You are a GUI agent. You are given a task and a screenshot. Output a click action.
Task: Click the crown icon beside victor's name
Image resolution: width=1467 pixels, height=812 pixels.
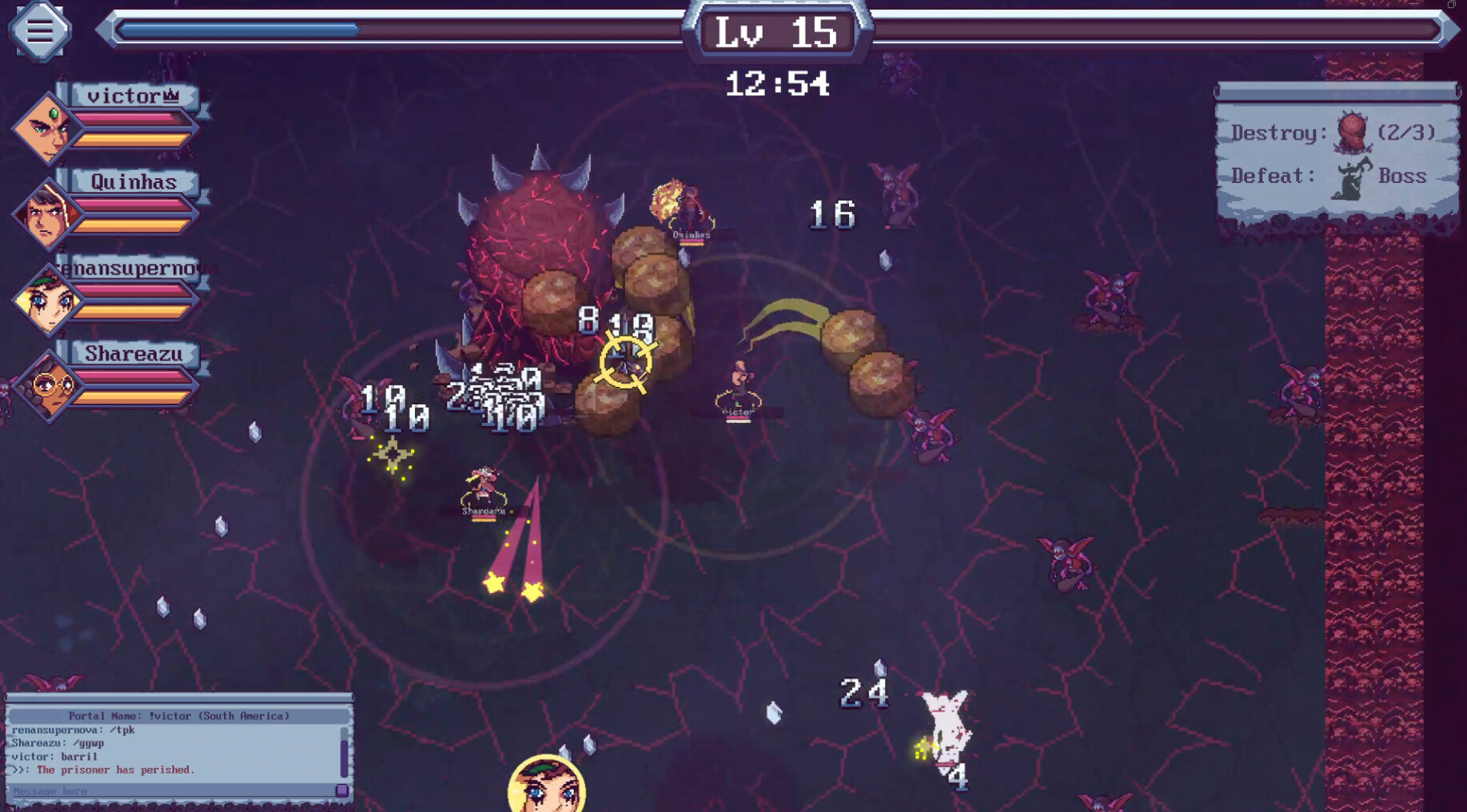pos(173,94)
